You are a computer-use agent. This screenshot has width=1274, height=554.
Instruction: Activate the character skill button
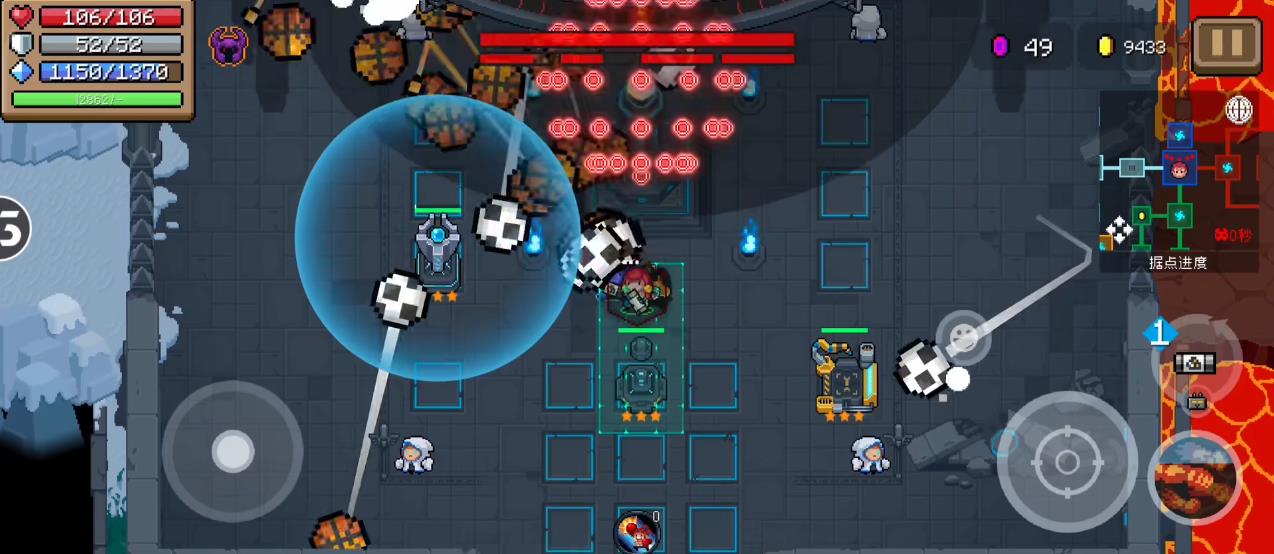(1194, 479)
